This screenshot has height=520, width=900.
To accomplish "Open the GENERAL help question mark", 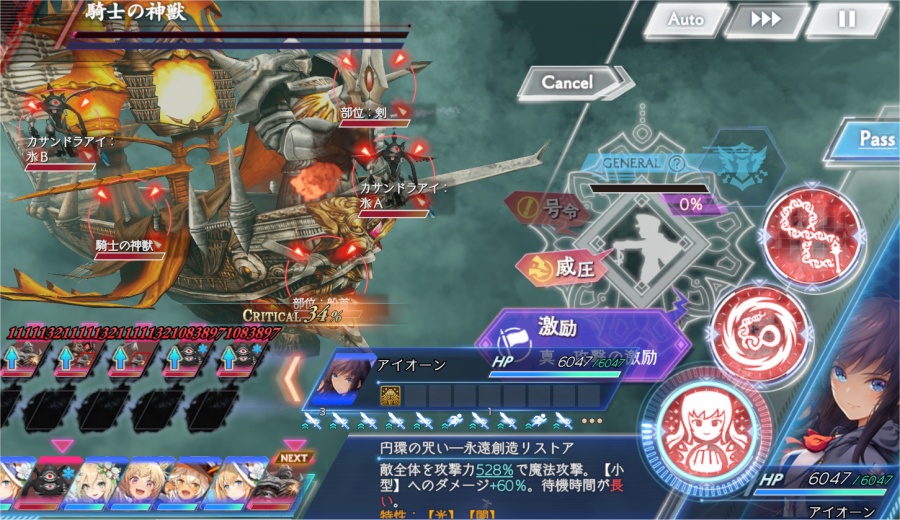I will point(677,163).
